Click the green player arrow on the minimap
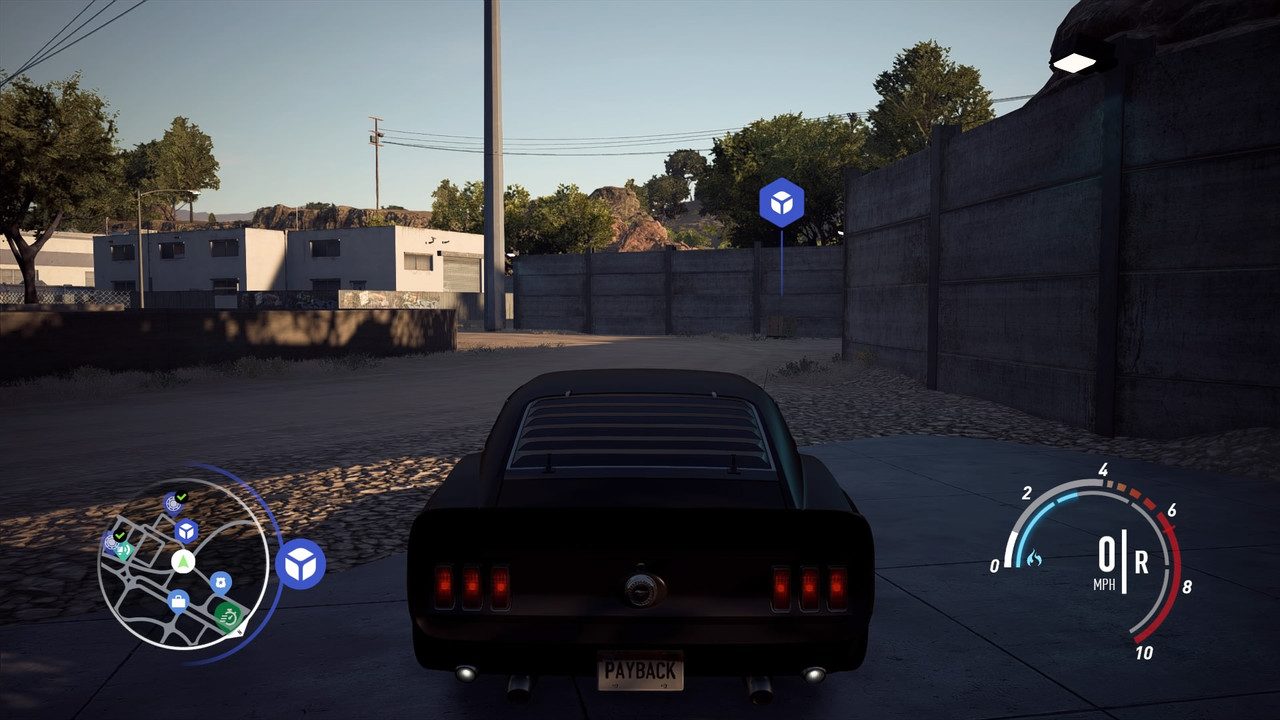This screenshot has height=720, width=1280. [183, 561]
